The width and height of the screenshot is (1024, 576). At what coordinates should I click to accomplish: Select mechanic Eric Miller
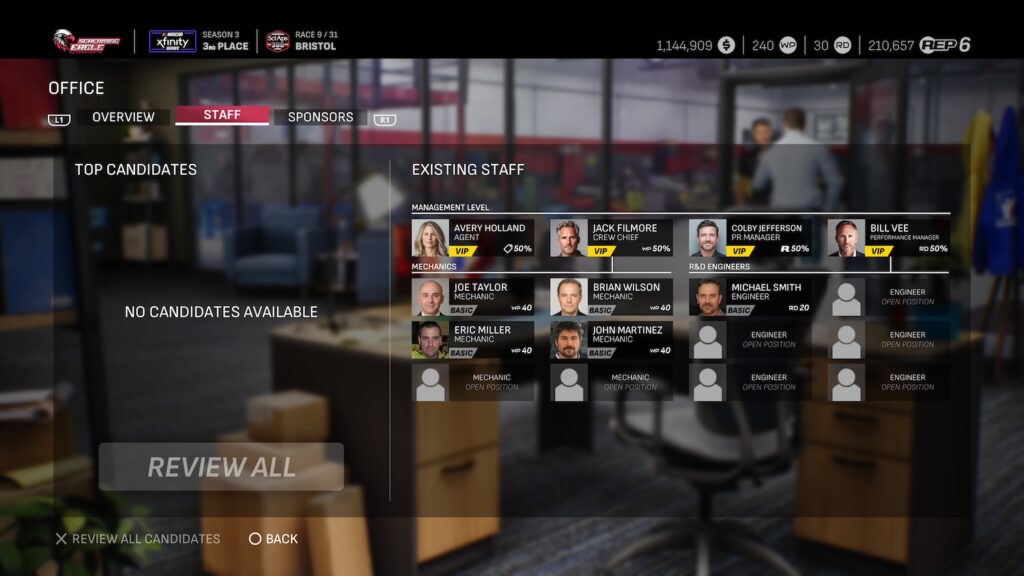click(472, 340)
